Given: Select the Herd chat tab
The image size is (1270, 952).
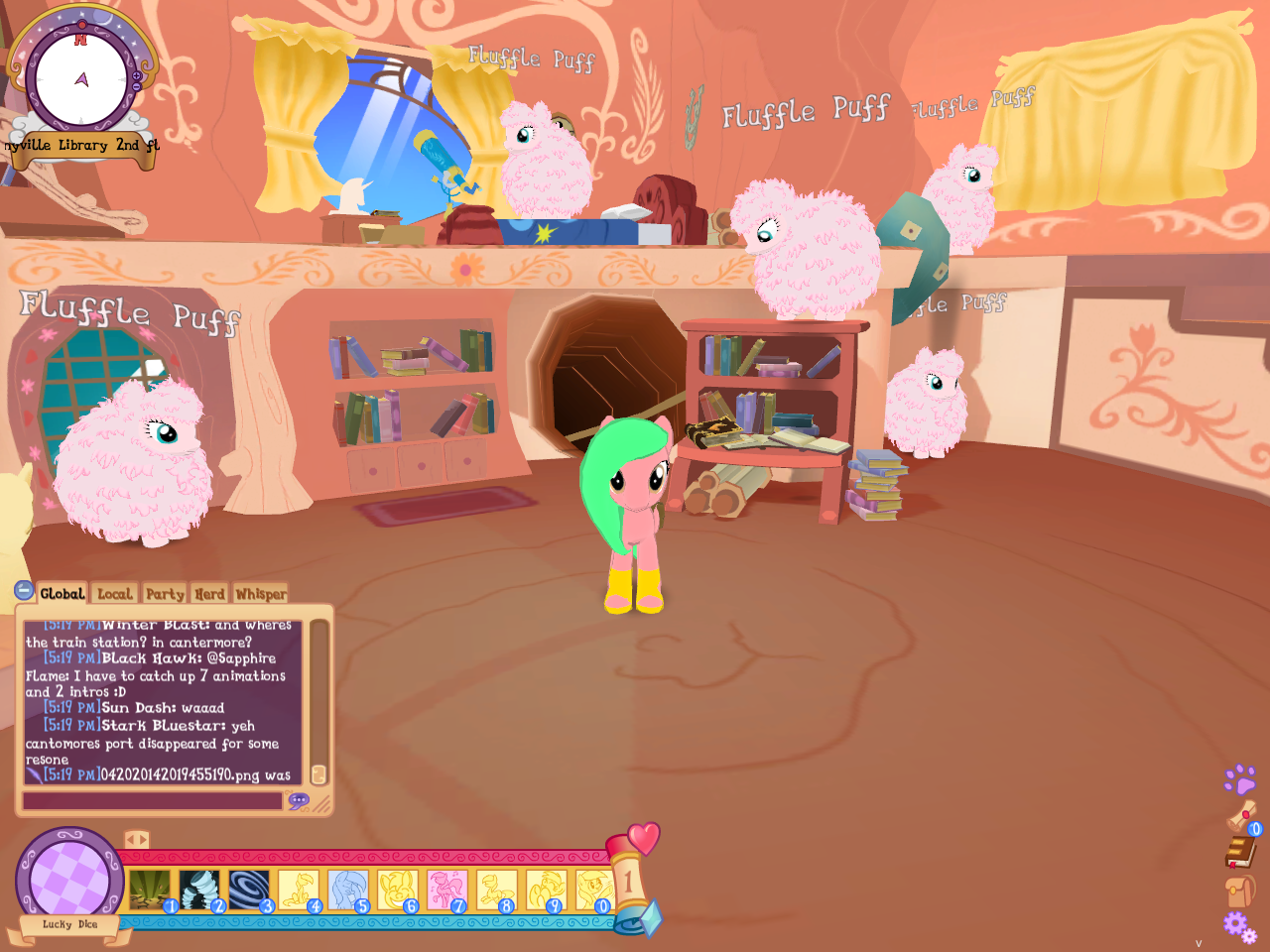Looking at the screenshot, I should [x=209, y=594].
